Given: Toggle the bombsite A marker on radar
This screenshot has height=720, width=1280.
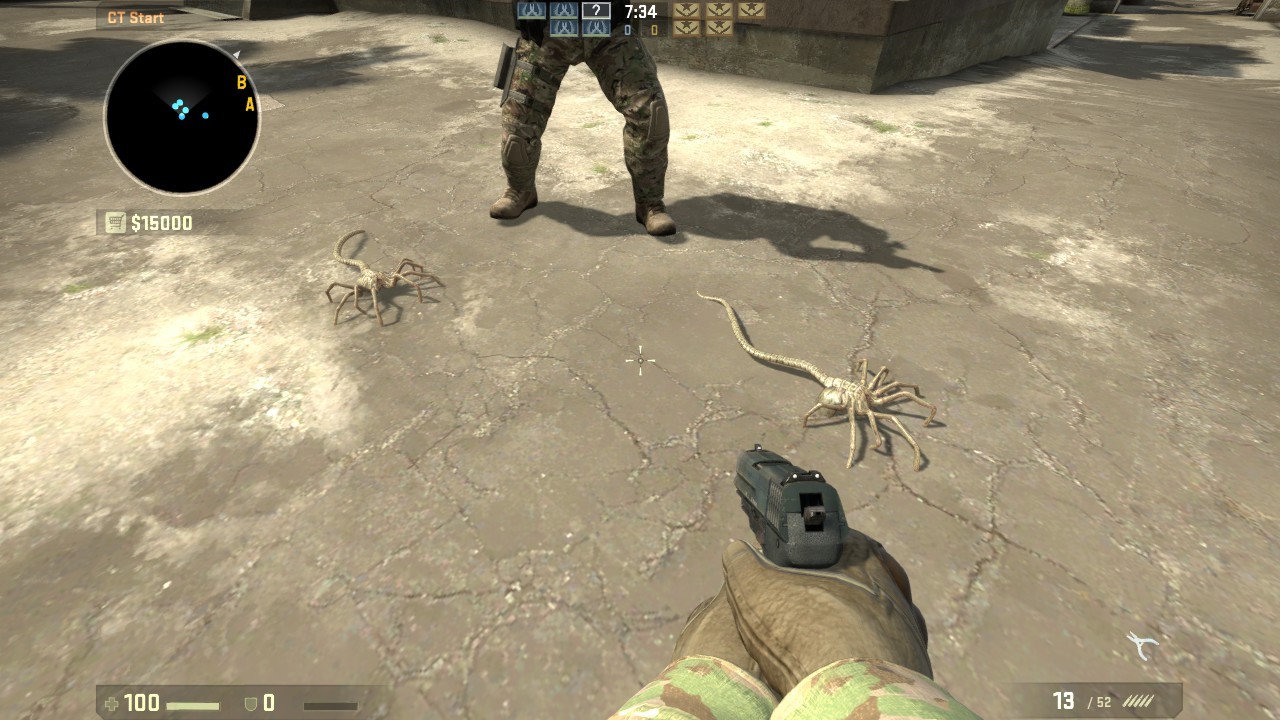Looking at the screenshot, I should (x=248, y=103).
